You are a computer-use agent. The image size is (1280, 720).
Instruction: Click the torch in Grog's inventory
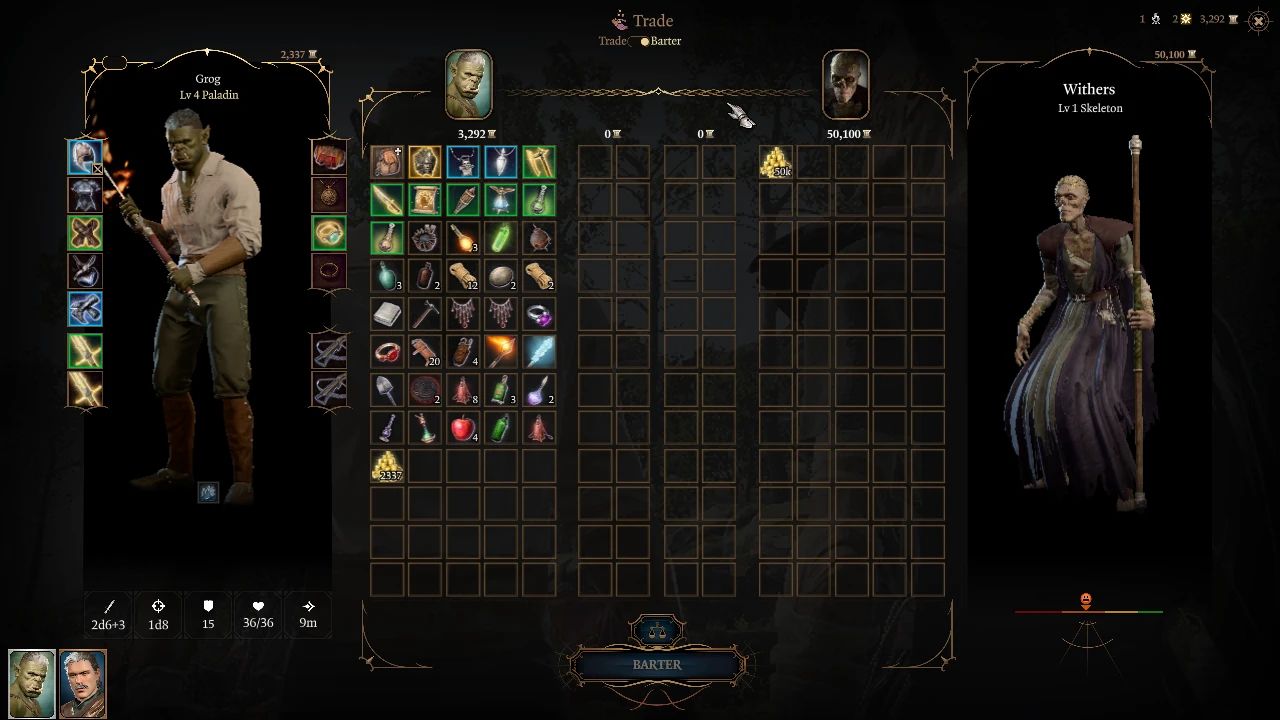pyautogui.click(x=501, y=351)
